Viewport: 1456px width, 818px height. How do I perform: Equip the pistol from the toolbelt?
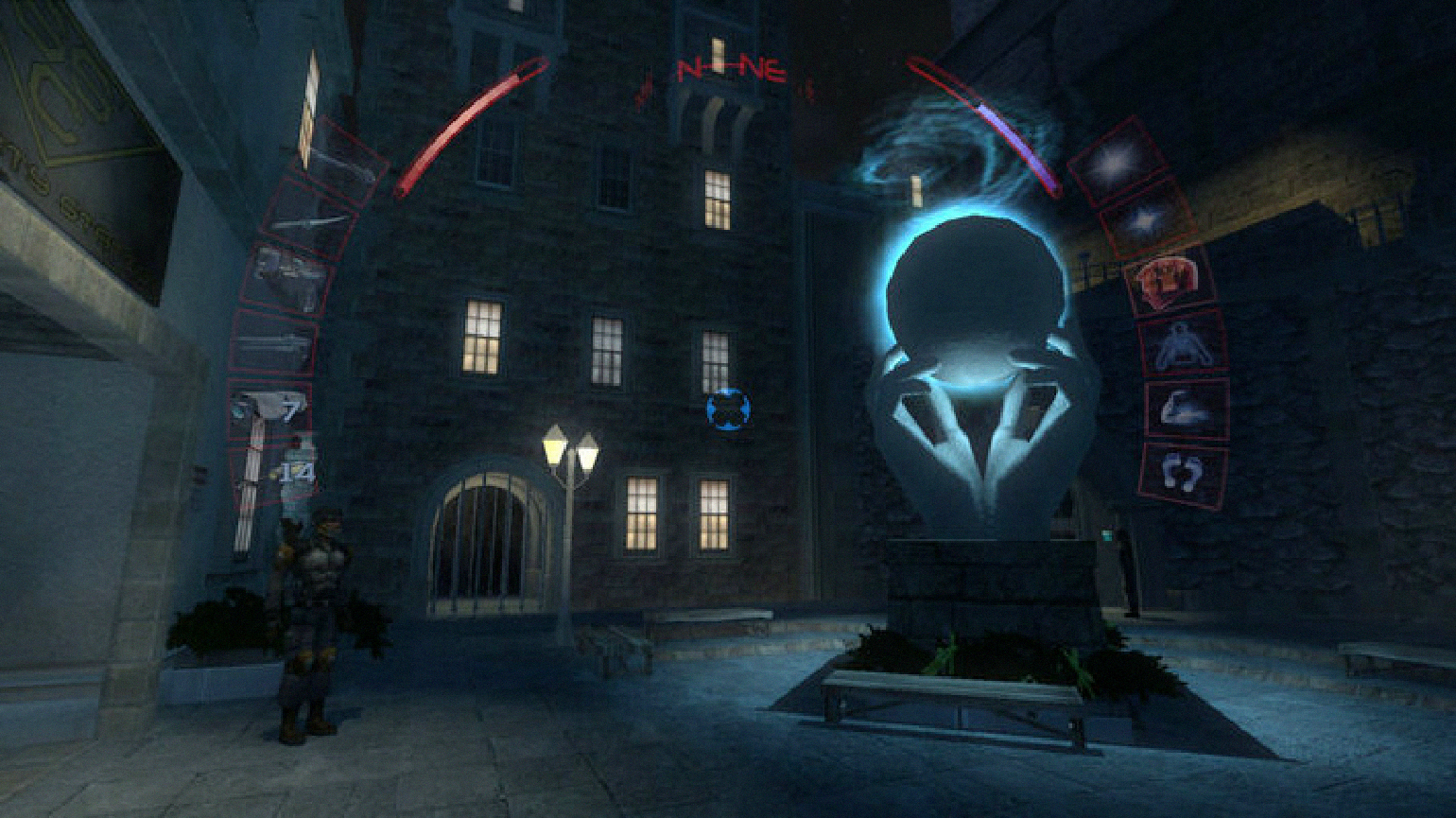287,281
